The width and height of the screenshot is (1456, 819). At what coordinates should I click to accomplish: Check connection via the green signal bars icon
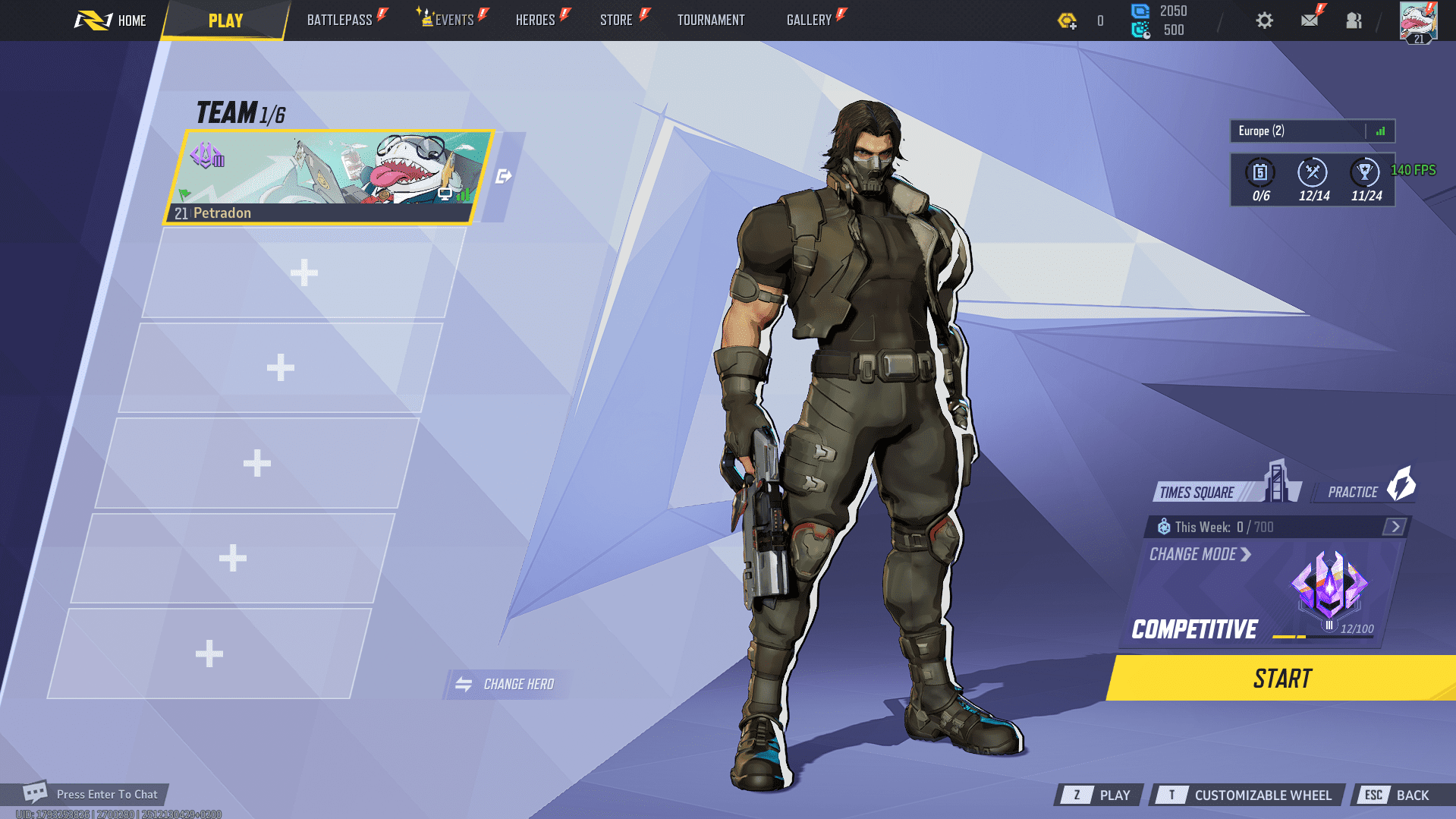1379,131
